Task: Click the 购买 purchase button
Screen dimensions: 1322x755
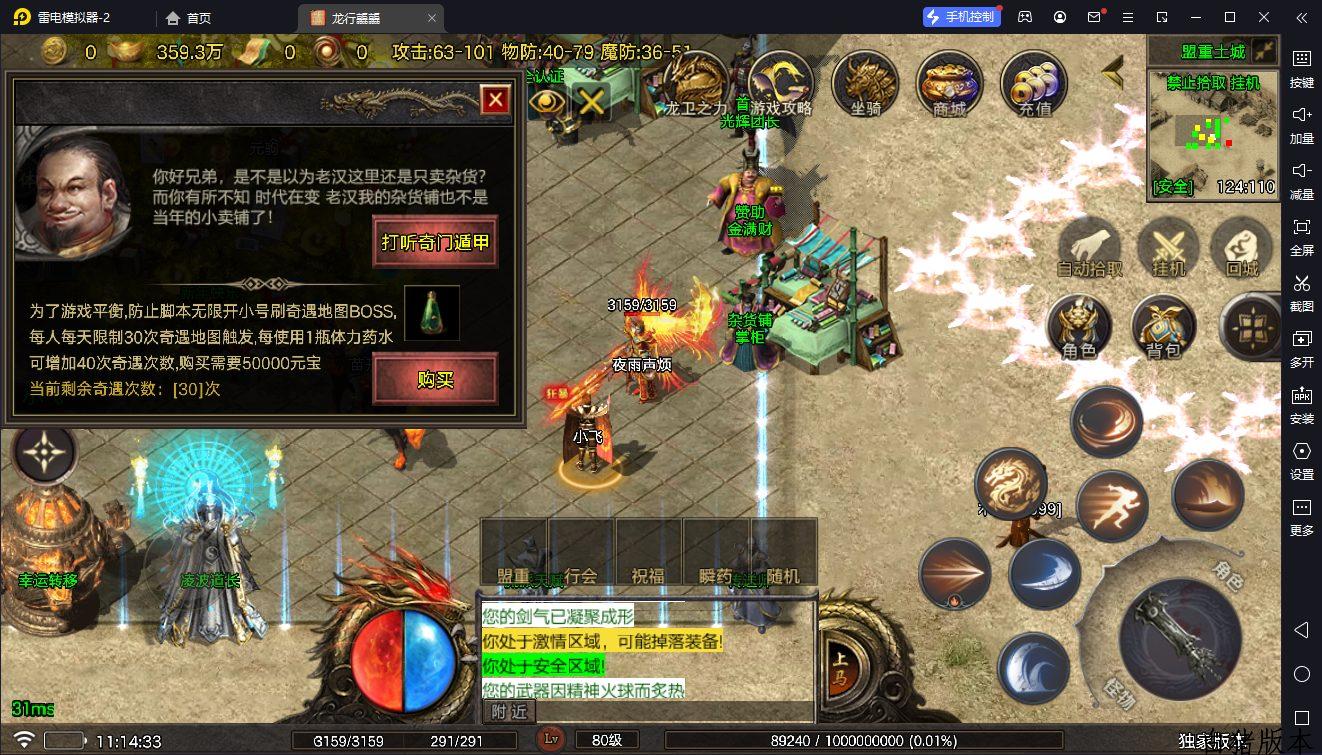Action: [435, 379]
